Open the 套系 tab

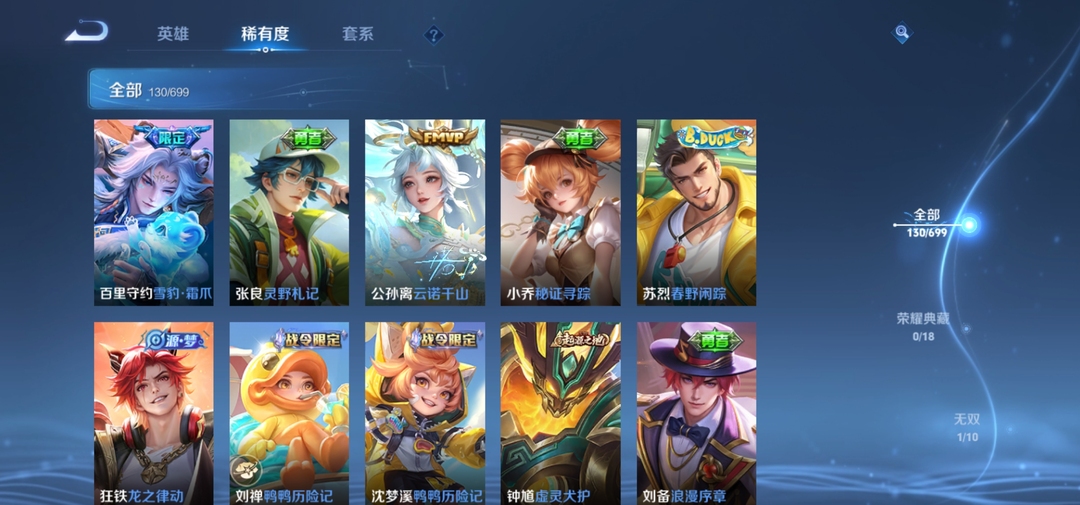357,34
